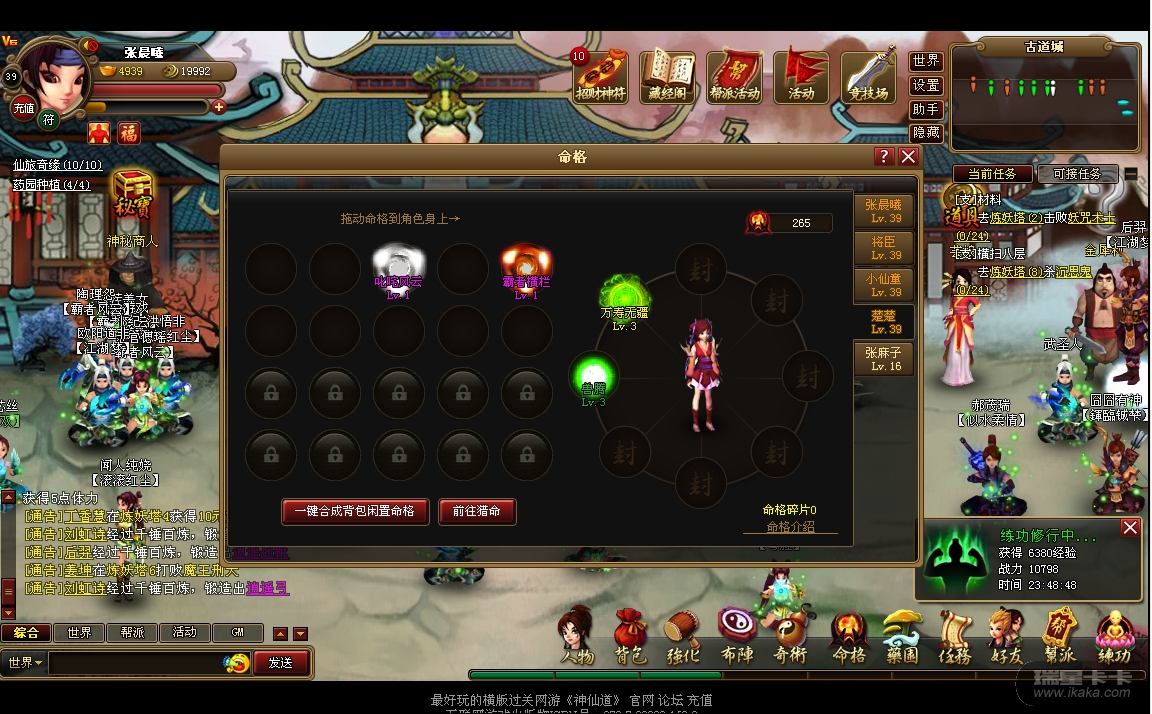Viewport: 1152px width, 714px height.
Task: Select the 霸者横栏 red fate orb
Action: click(526, 265)
